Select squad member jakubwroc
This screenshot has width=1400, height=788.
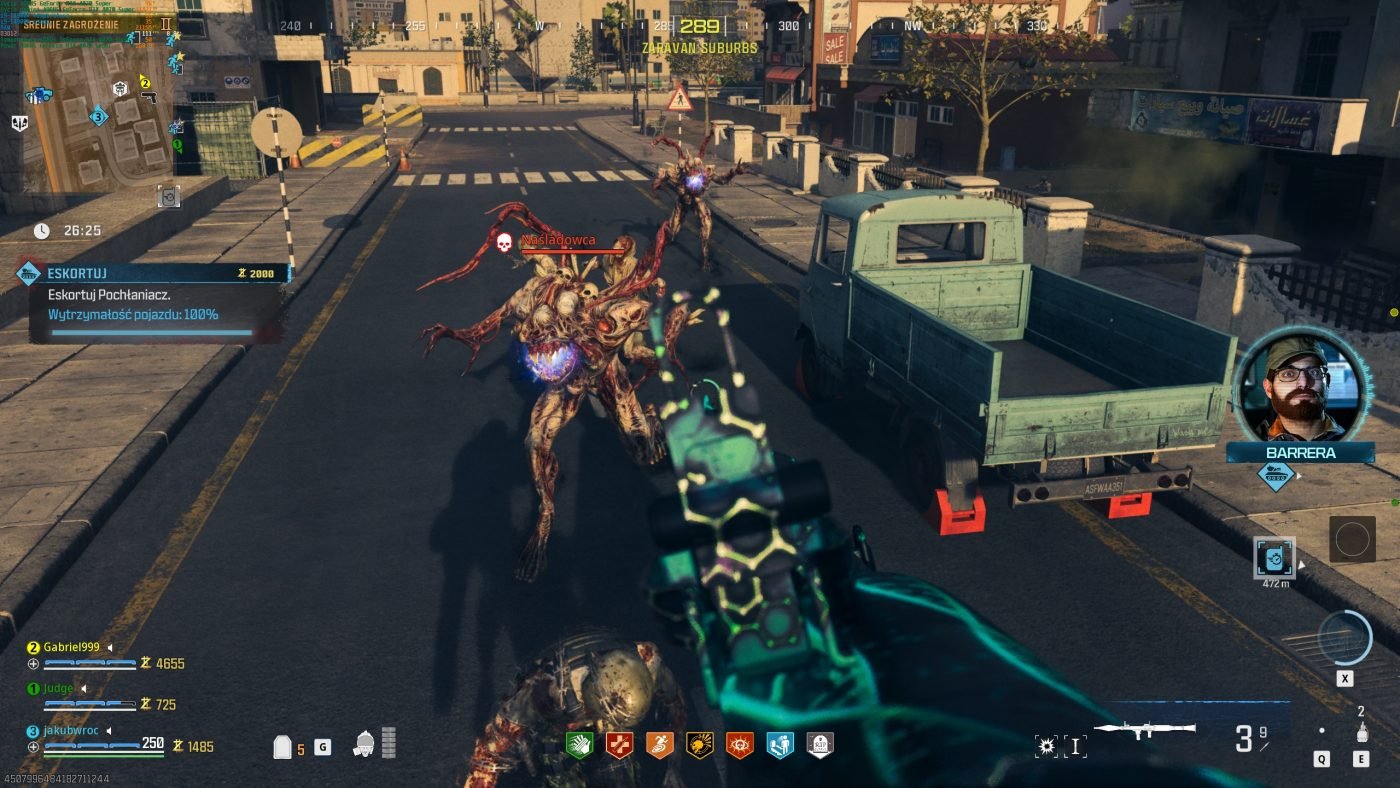tap(72, 730)
